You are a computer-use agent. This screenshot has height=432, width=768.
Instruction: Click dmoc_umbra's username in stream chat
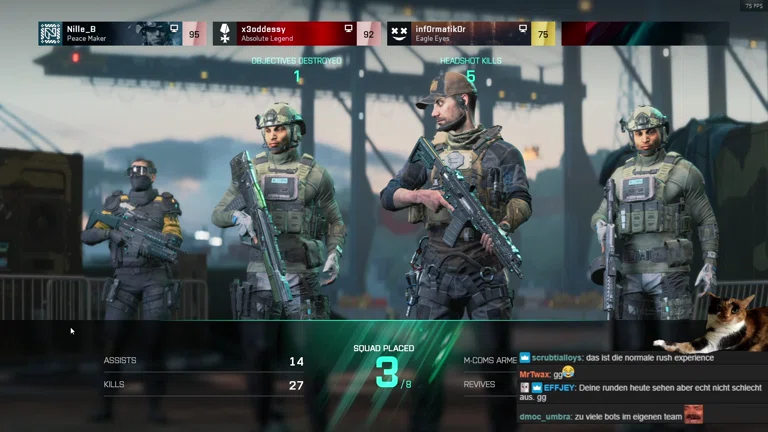[545, 416]
